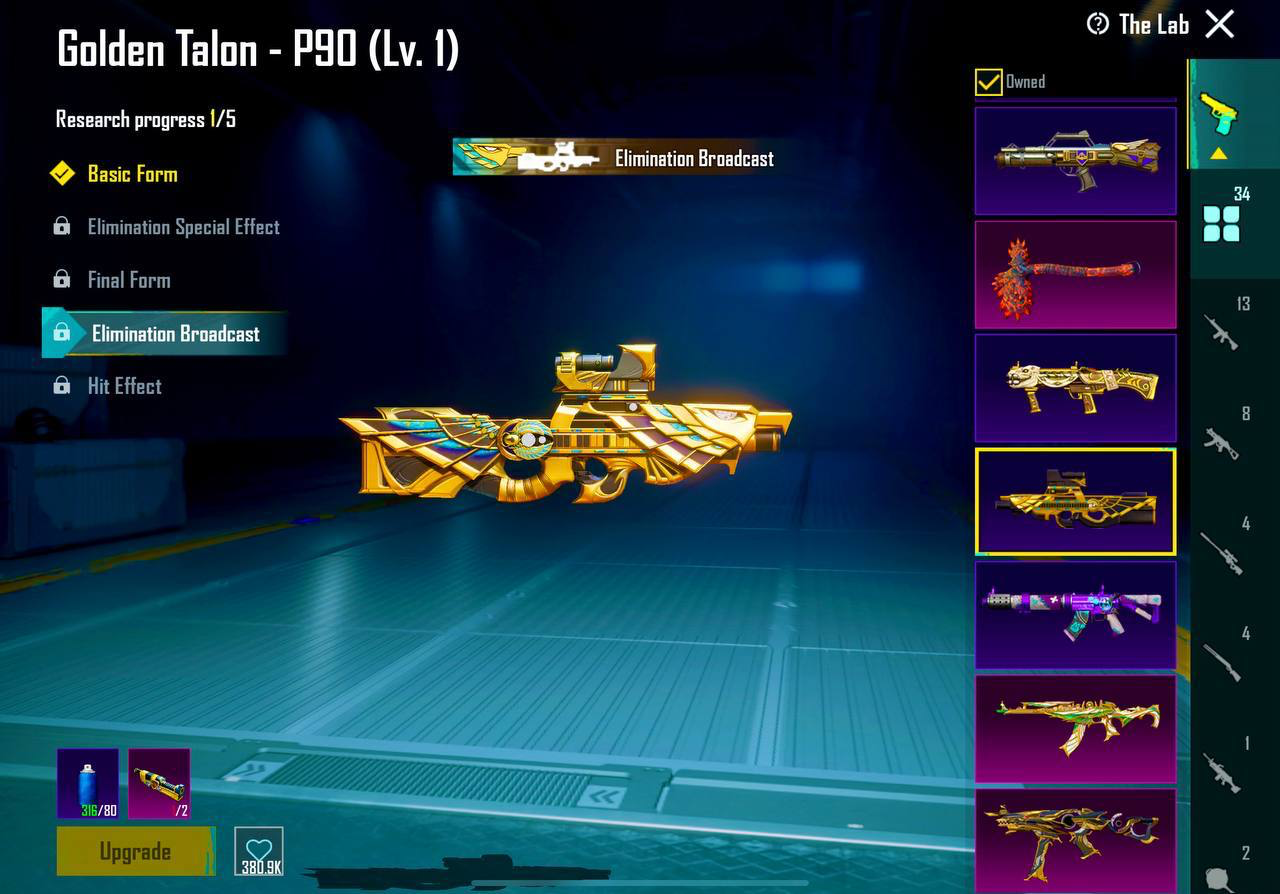Click the 380.9K likes heart button
Screen dimensions: 1280x894
(258, 850)
